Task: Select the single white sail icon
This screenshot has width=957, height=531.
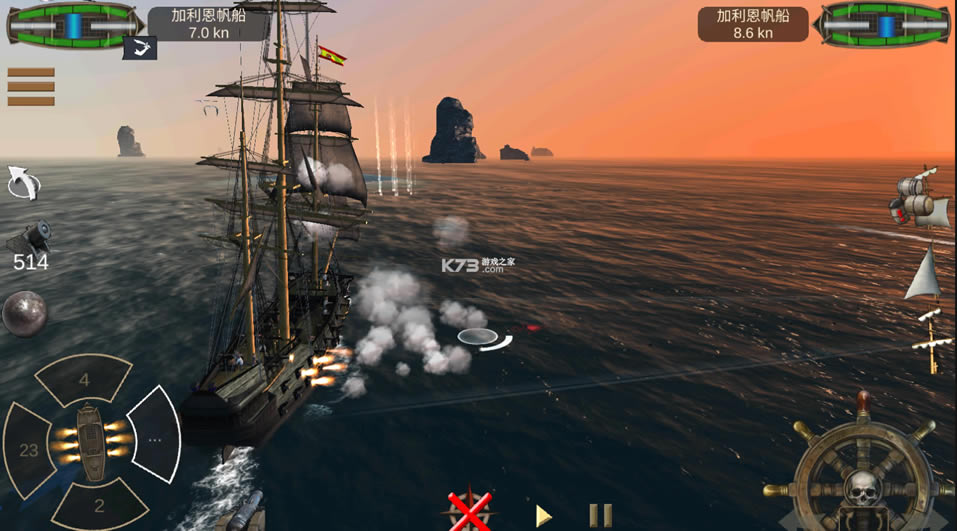Action: click(924, 273)
